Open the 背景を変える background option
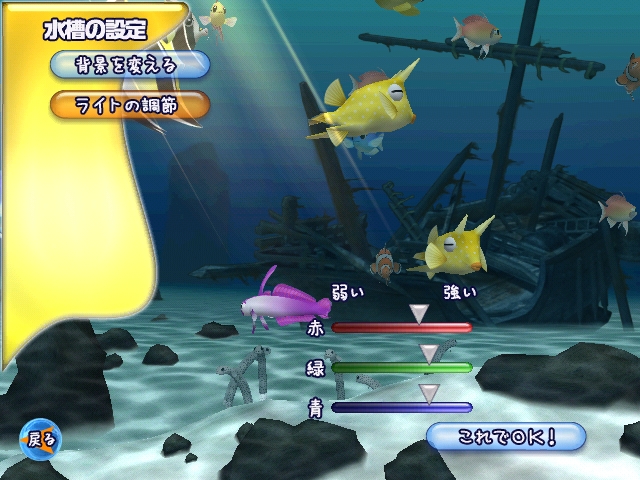 tap(129, 66)
